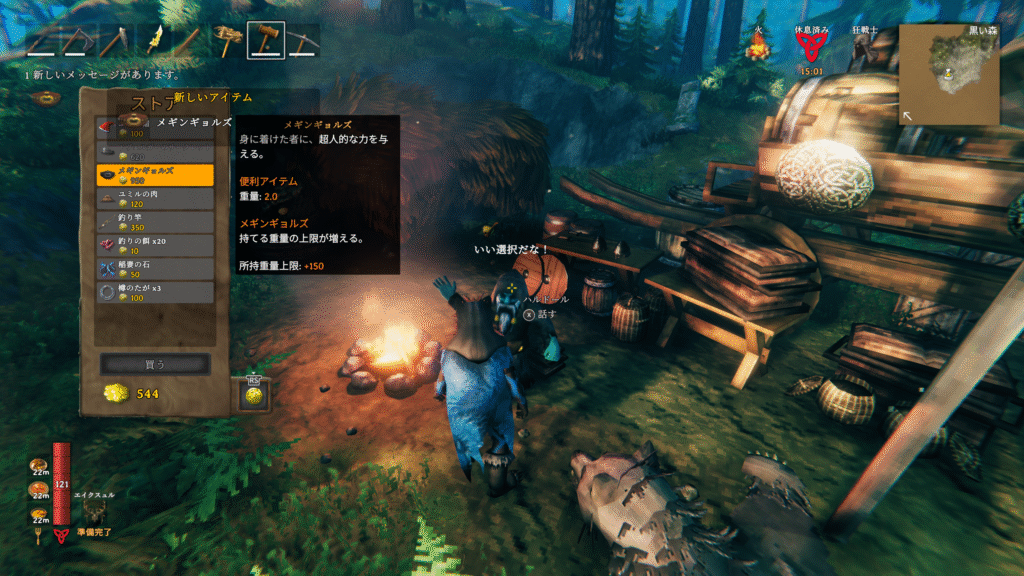1024x576 pixels.
Task: Click the campfire status effect icon
Action: 757,47
